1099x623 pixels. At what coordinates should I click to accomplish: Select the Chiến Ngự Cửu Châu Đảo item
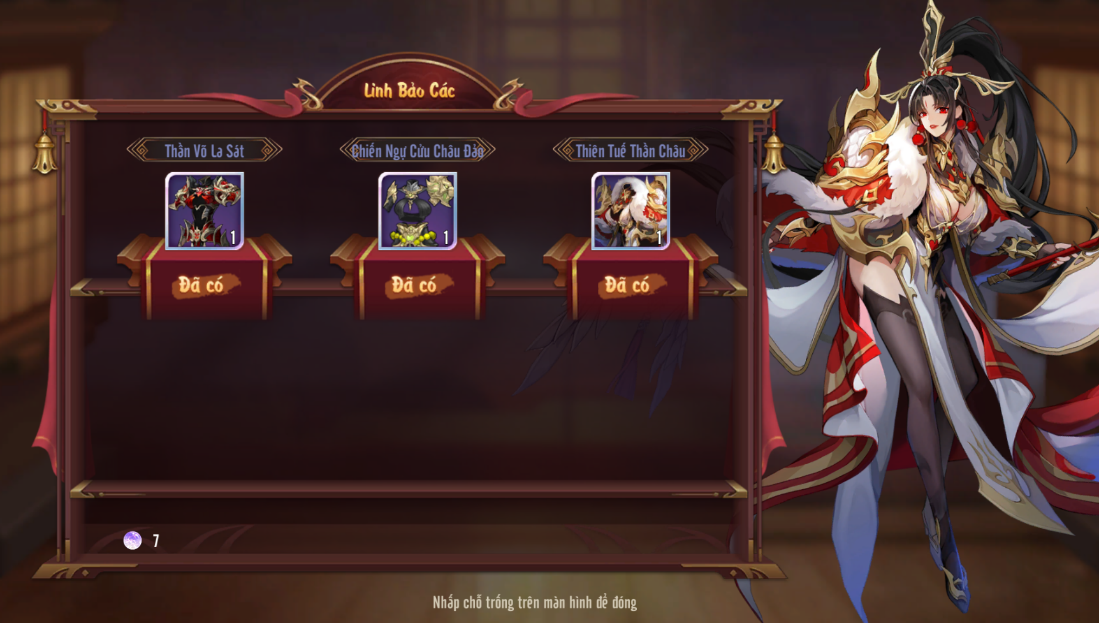(417, 210)
